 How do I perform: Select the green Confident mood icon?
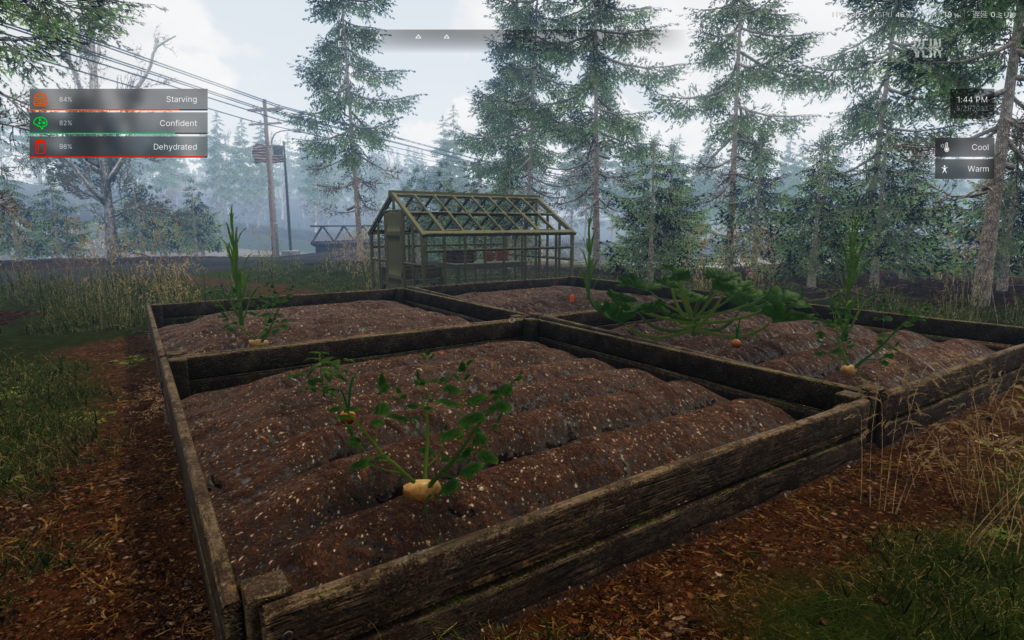tap(41, 123)
